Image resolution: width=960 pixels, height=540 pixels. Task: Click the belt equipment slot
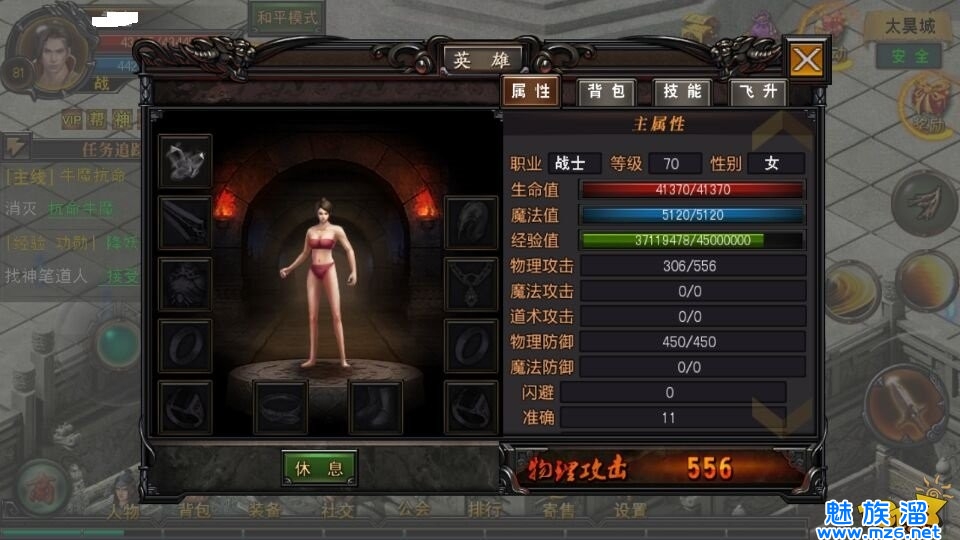[x=281, y=407]
